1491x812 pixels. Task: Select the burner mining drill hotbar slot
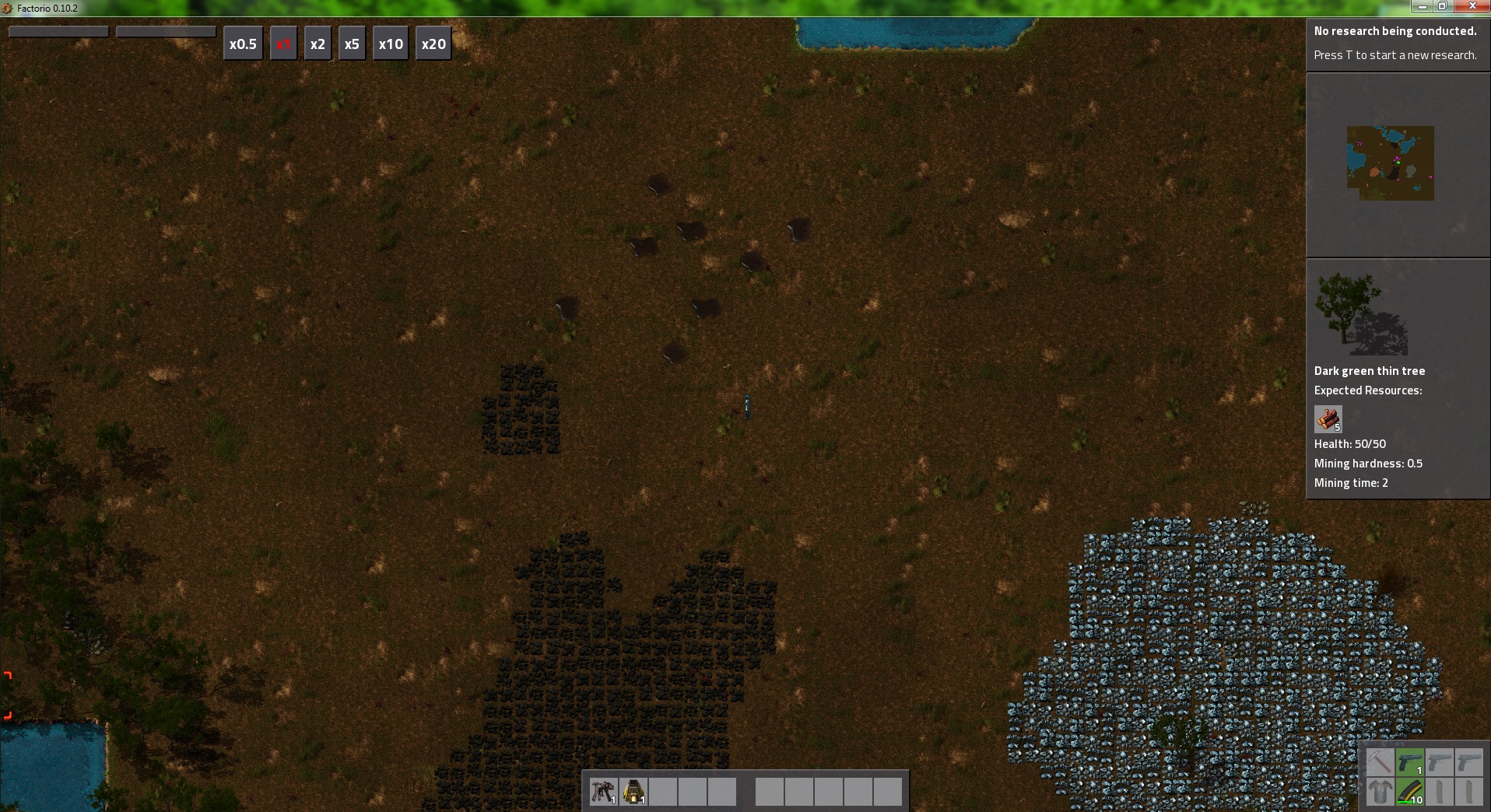[603, 792]
